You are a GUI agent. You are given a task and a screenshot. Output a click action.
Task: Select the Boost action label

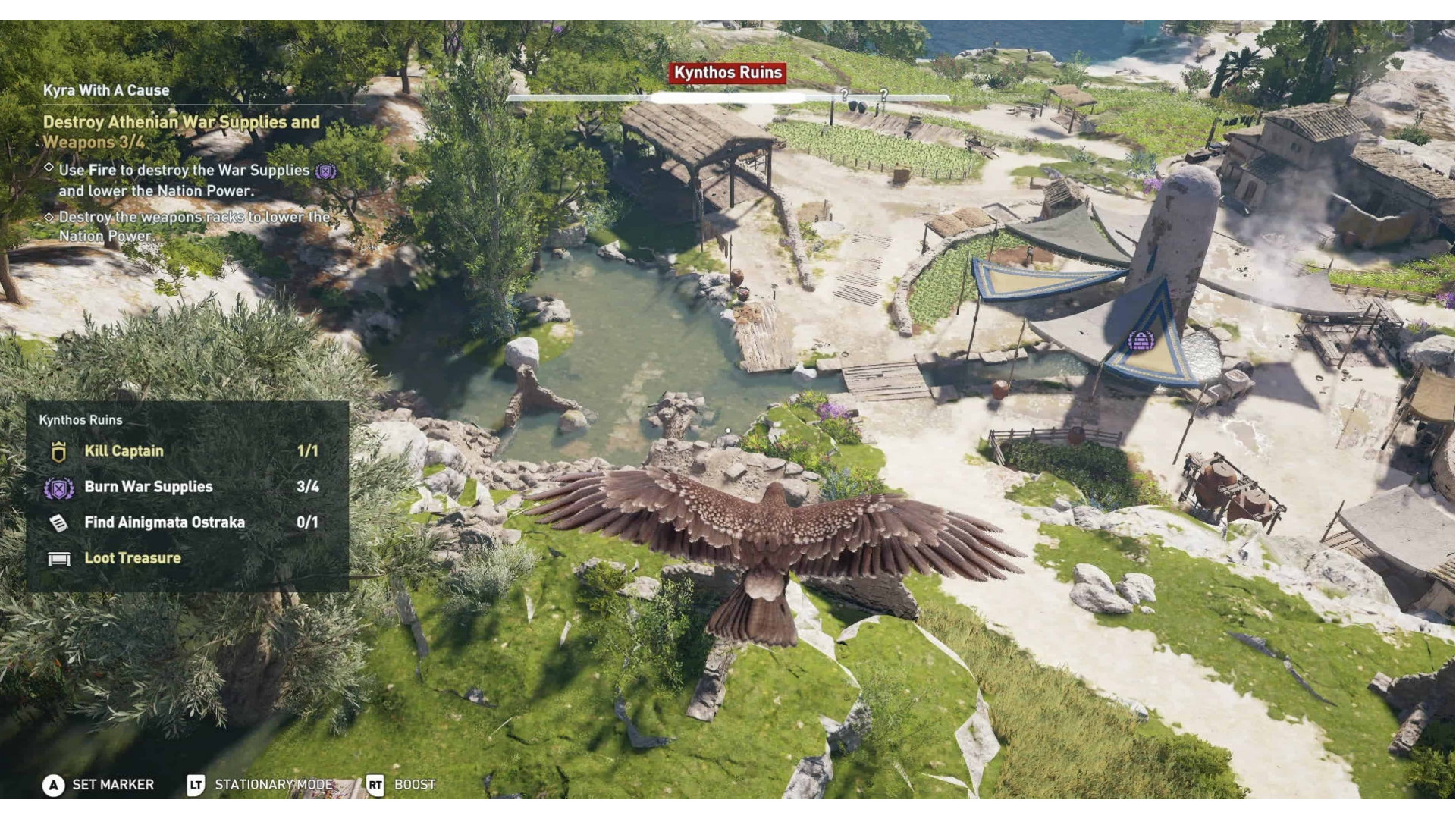coord(414,785)
